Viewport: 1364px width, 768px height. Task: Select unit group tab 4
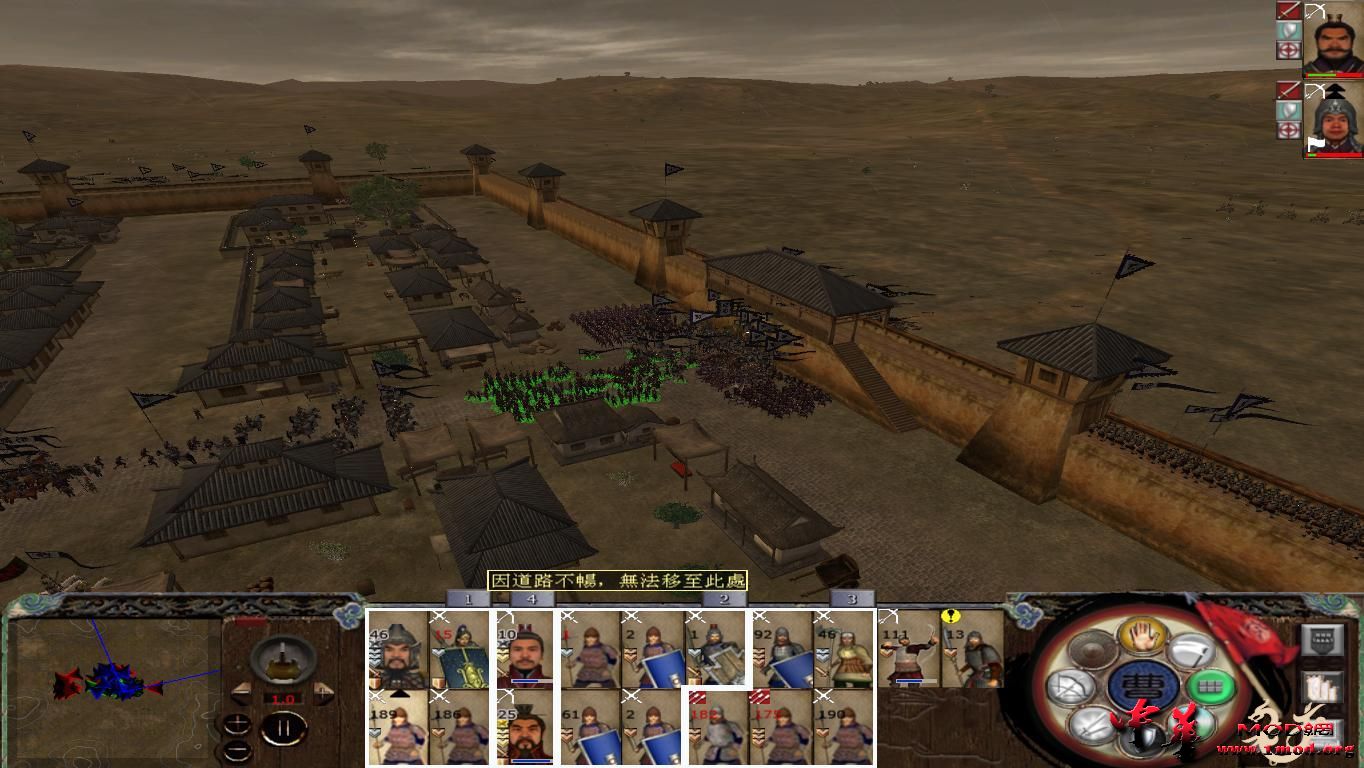[532, 600]
